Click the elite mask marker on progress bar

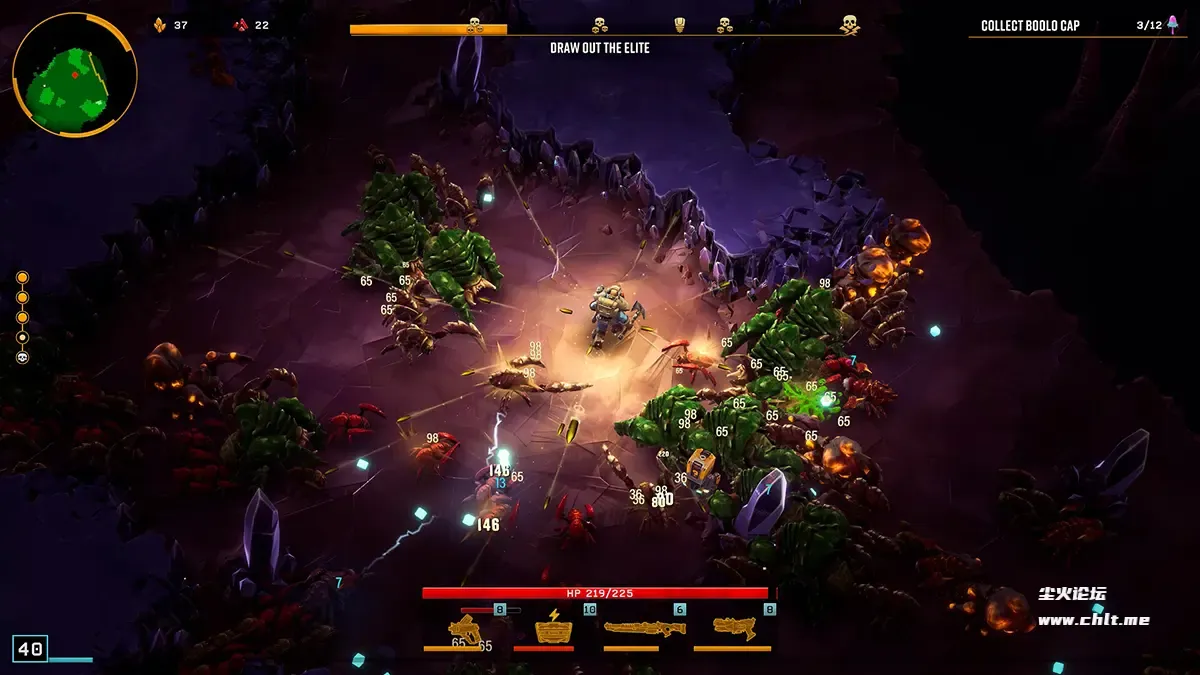coord(680,24)
